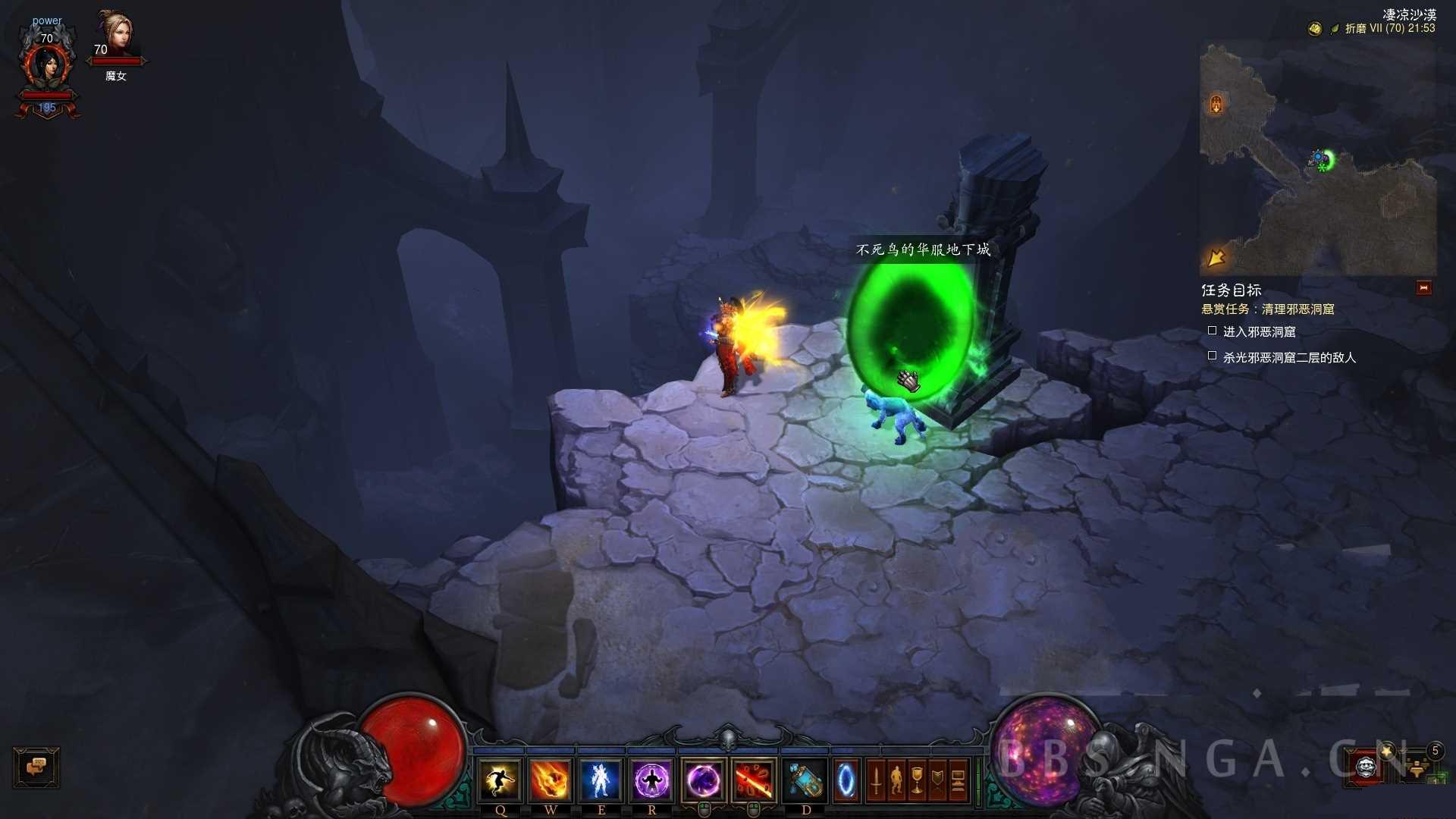
Task: Select the bounty quest title in tracker
Action: click(x=1268, y=309)
